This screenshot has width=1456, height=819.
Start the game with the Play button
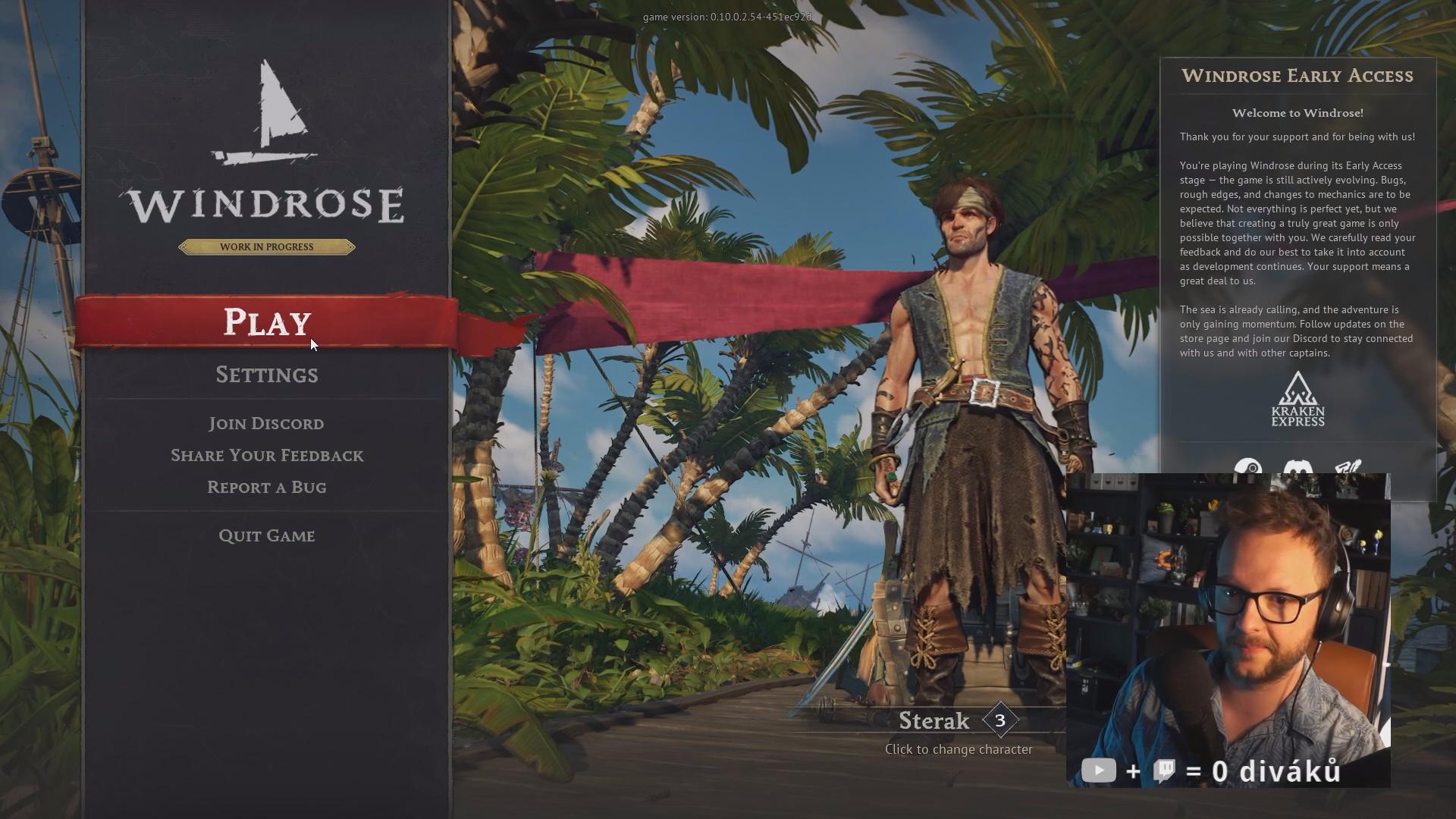click(x=267, y=322)
